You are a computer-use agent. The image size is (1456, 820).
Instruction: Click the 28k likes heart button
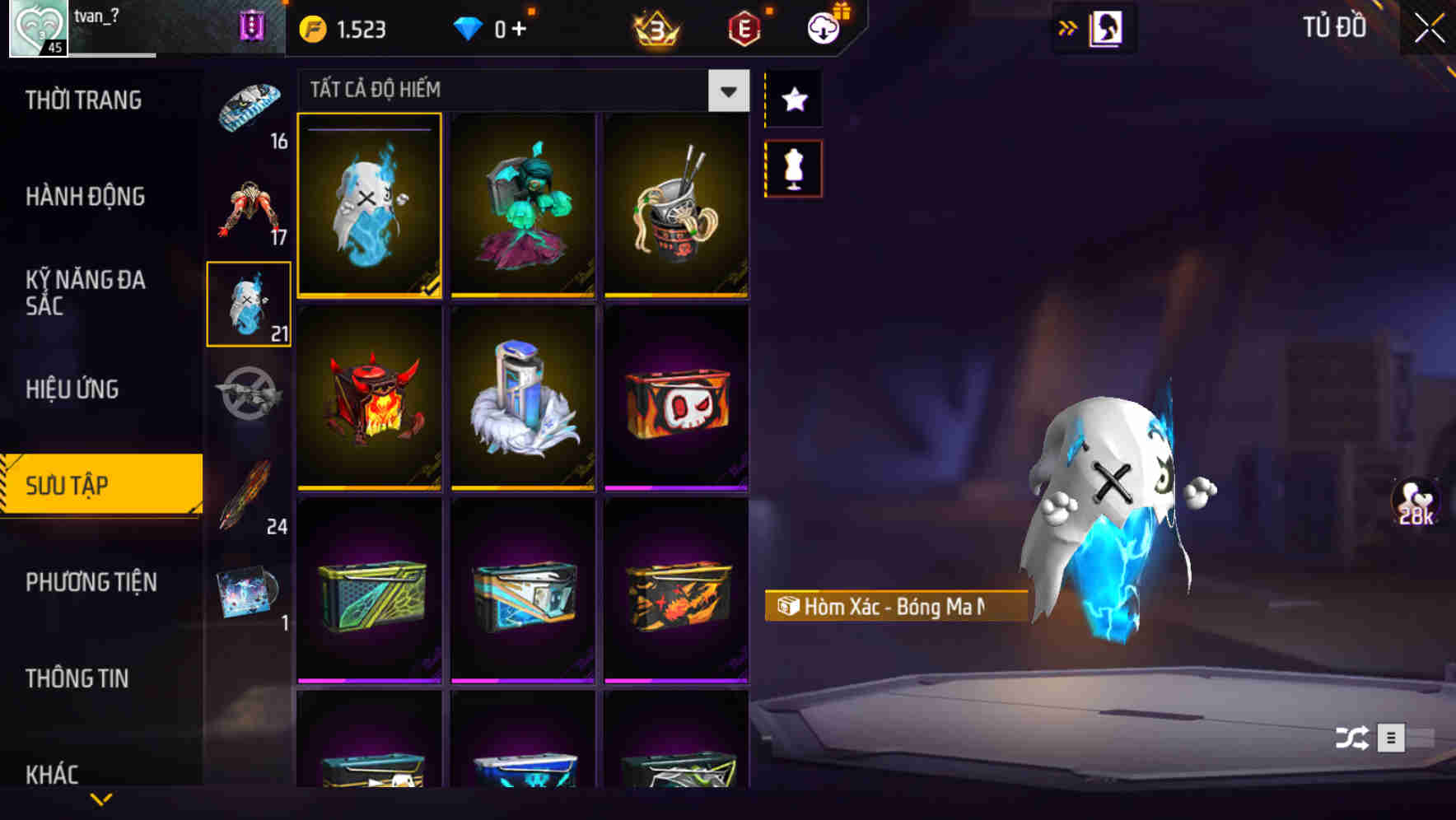click(1415, 501)
